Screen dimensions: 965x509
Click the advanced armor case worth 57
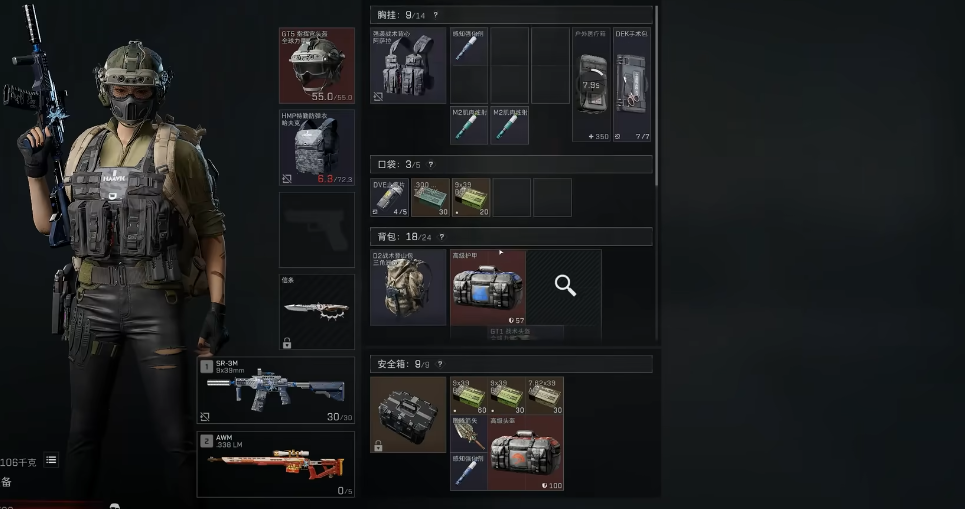(487, 288)
